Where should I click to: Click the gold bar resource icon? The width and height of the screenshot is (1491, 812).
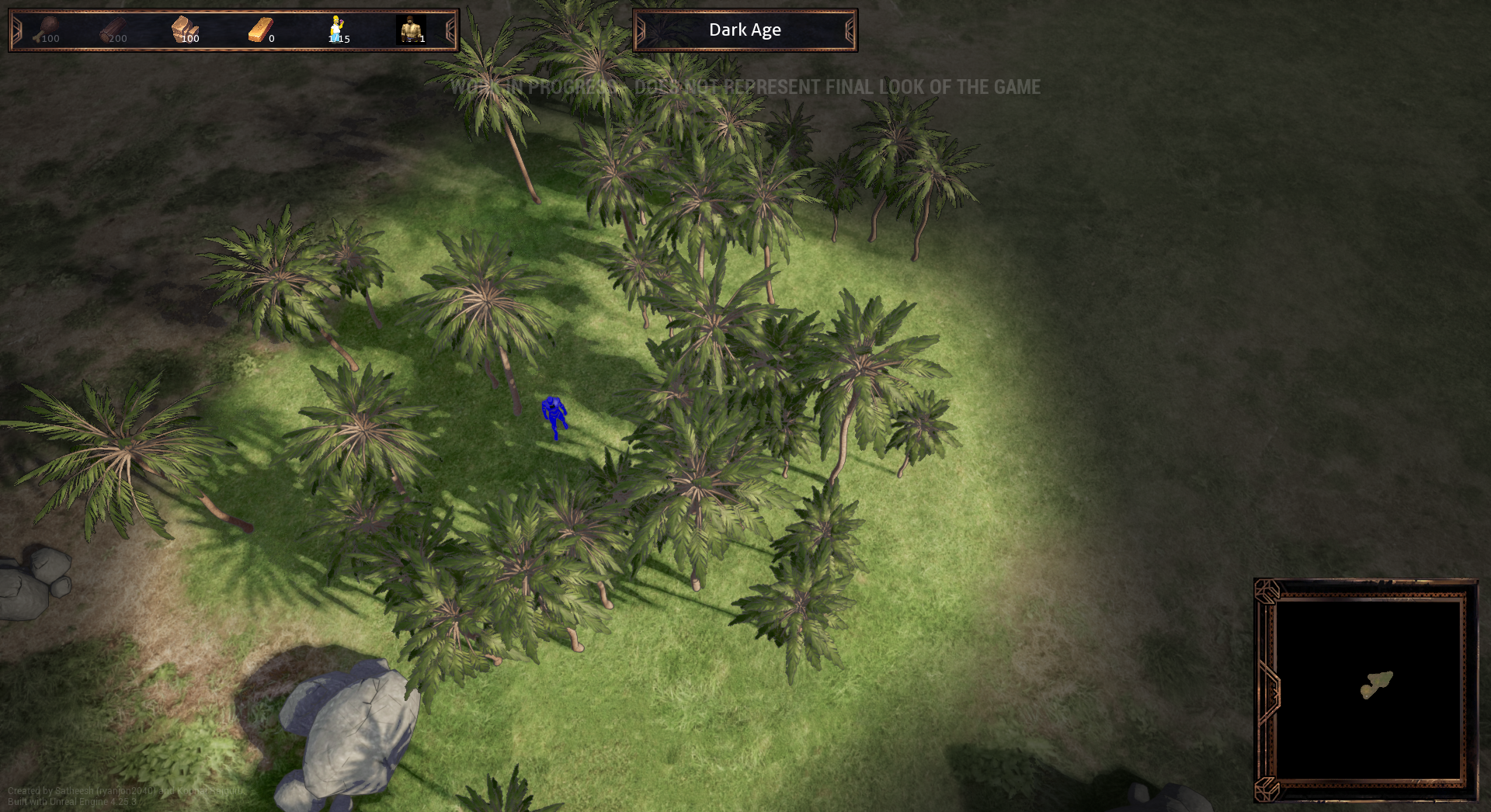pos(260,29)
